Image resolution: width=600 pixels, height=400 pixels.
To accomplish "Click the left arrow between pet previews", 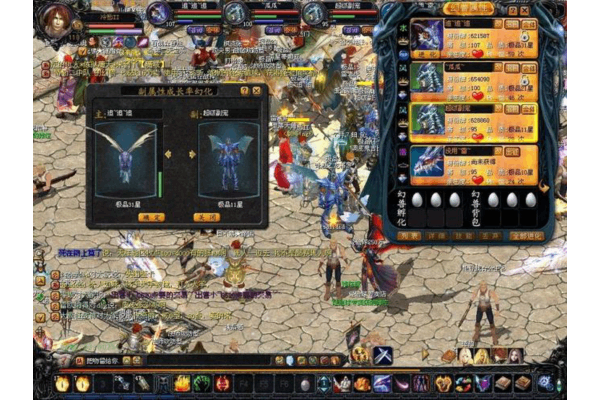I will tap(166, 154).
